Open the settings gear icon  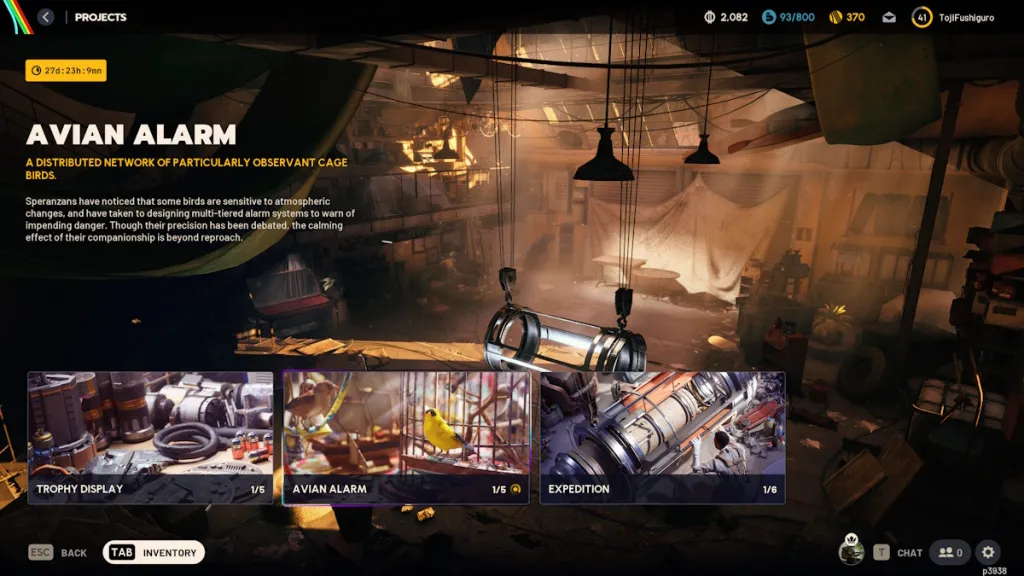[x=987, y=552]
